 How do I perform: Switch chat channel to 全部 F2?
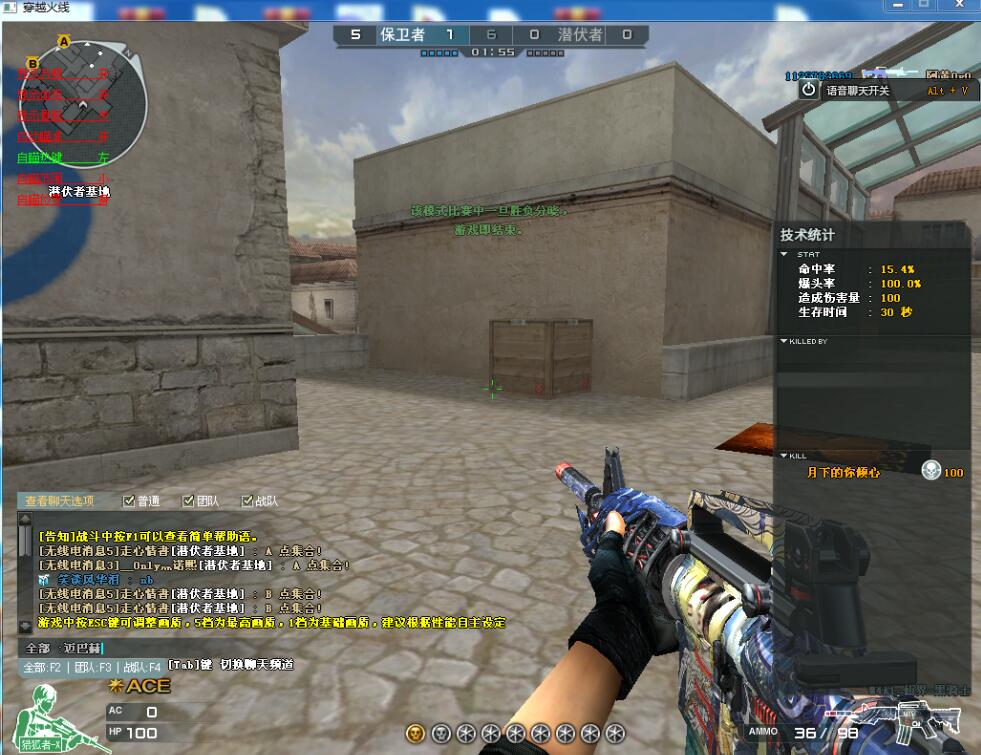tap(43, 666)
